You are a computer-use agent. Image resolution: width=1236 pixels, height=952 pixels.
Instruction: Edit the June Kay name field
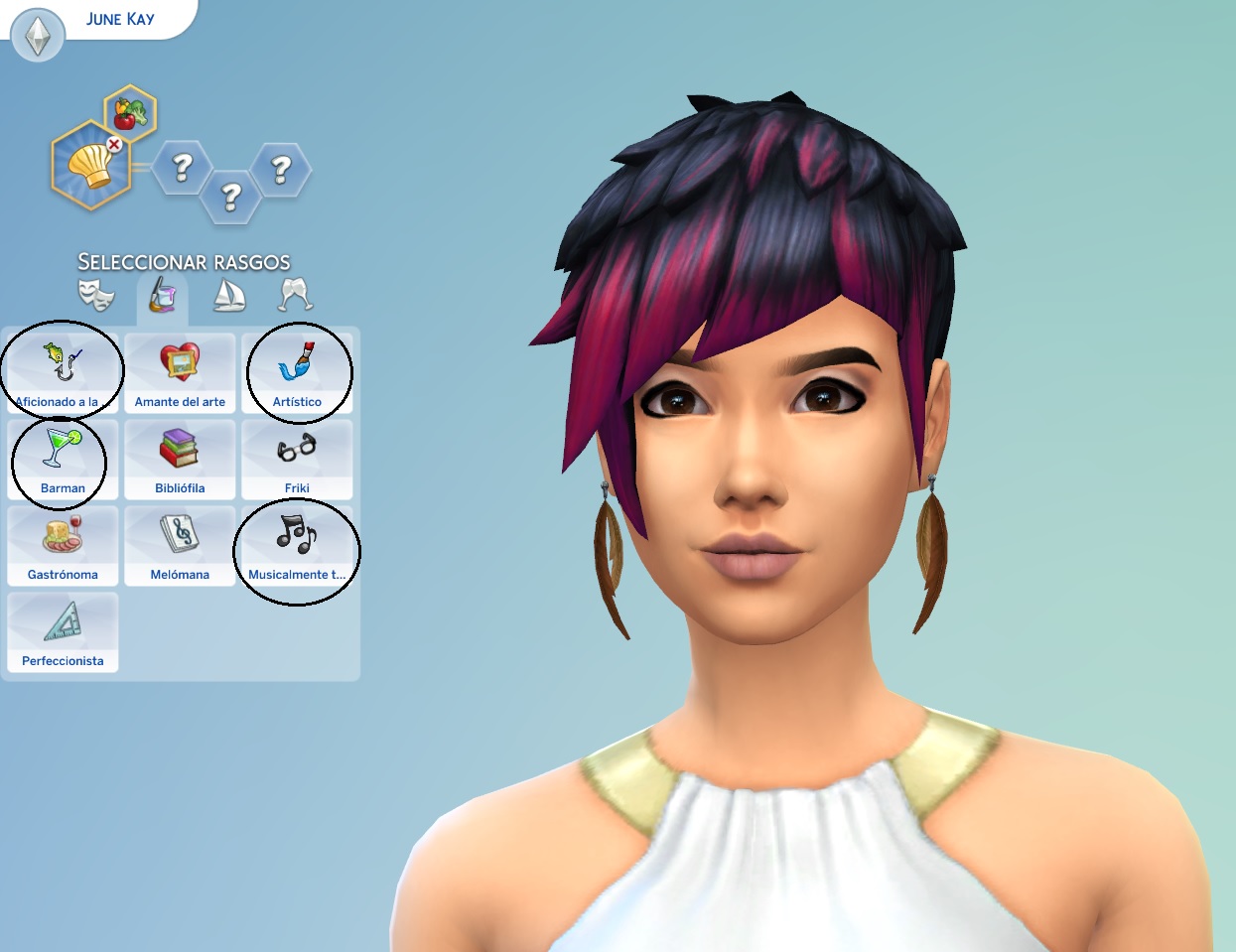(x=120, y=19)
